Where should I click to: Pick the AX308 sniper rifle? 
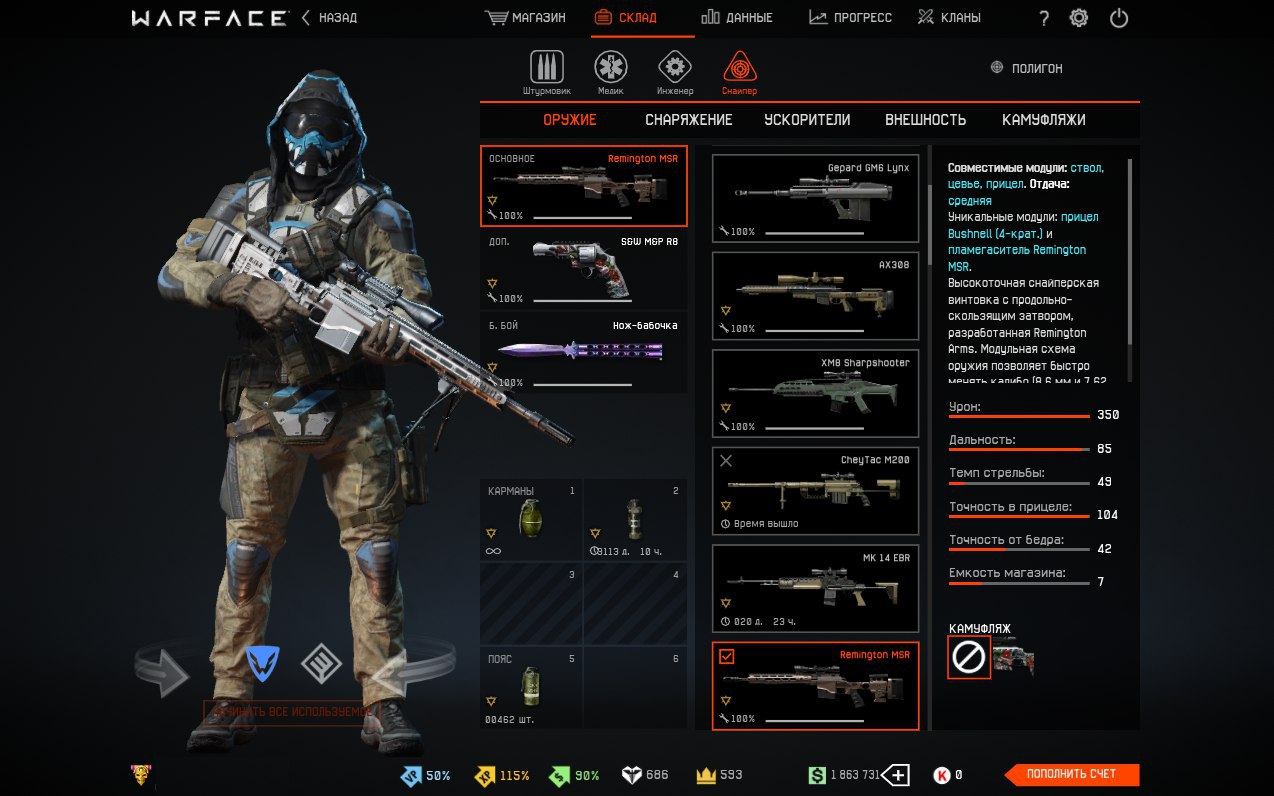[815, 295]
